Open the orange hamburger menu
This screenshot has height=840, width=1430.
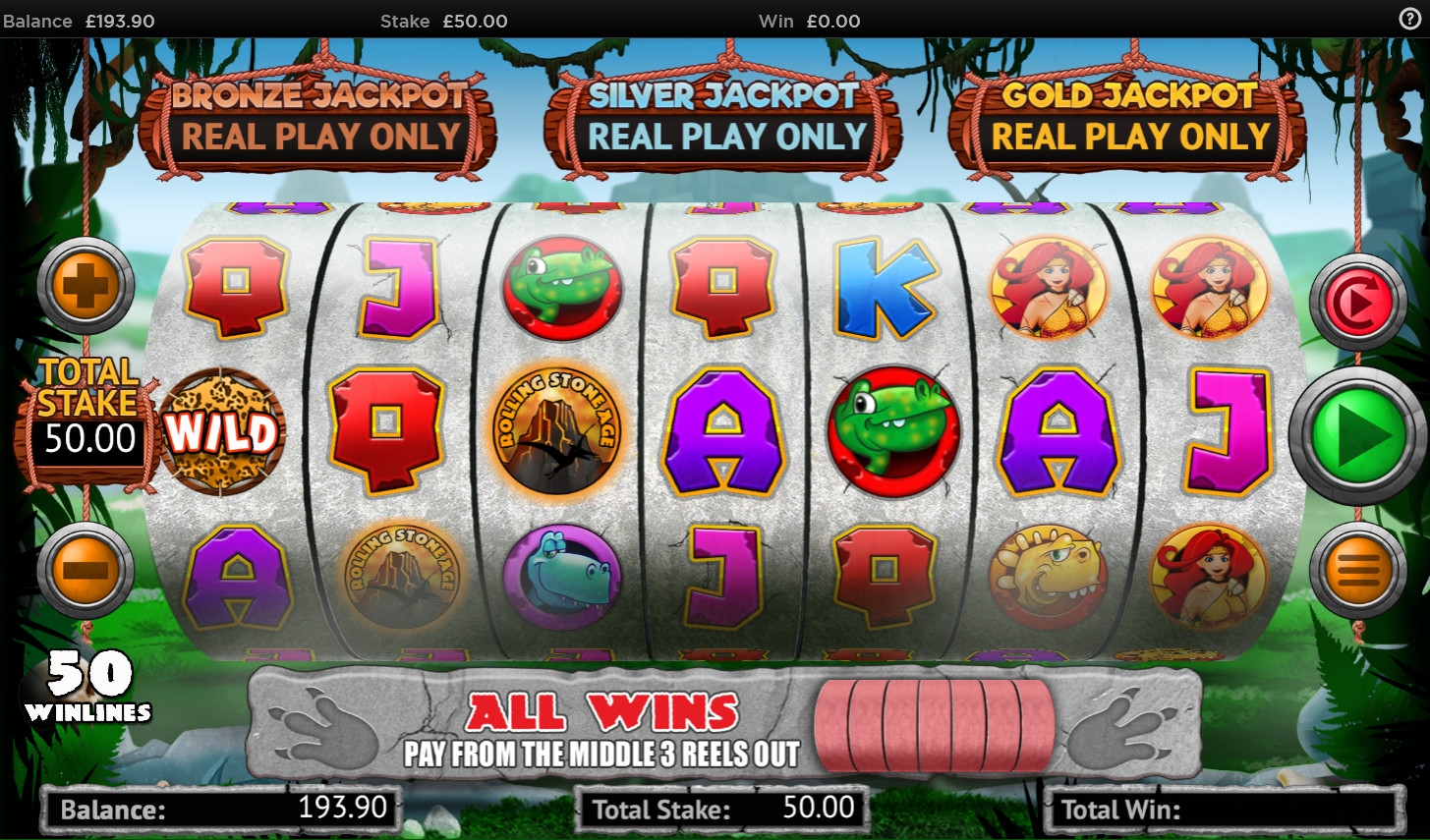coord(1357,569)
